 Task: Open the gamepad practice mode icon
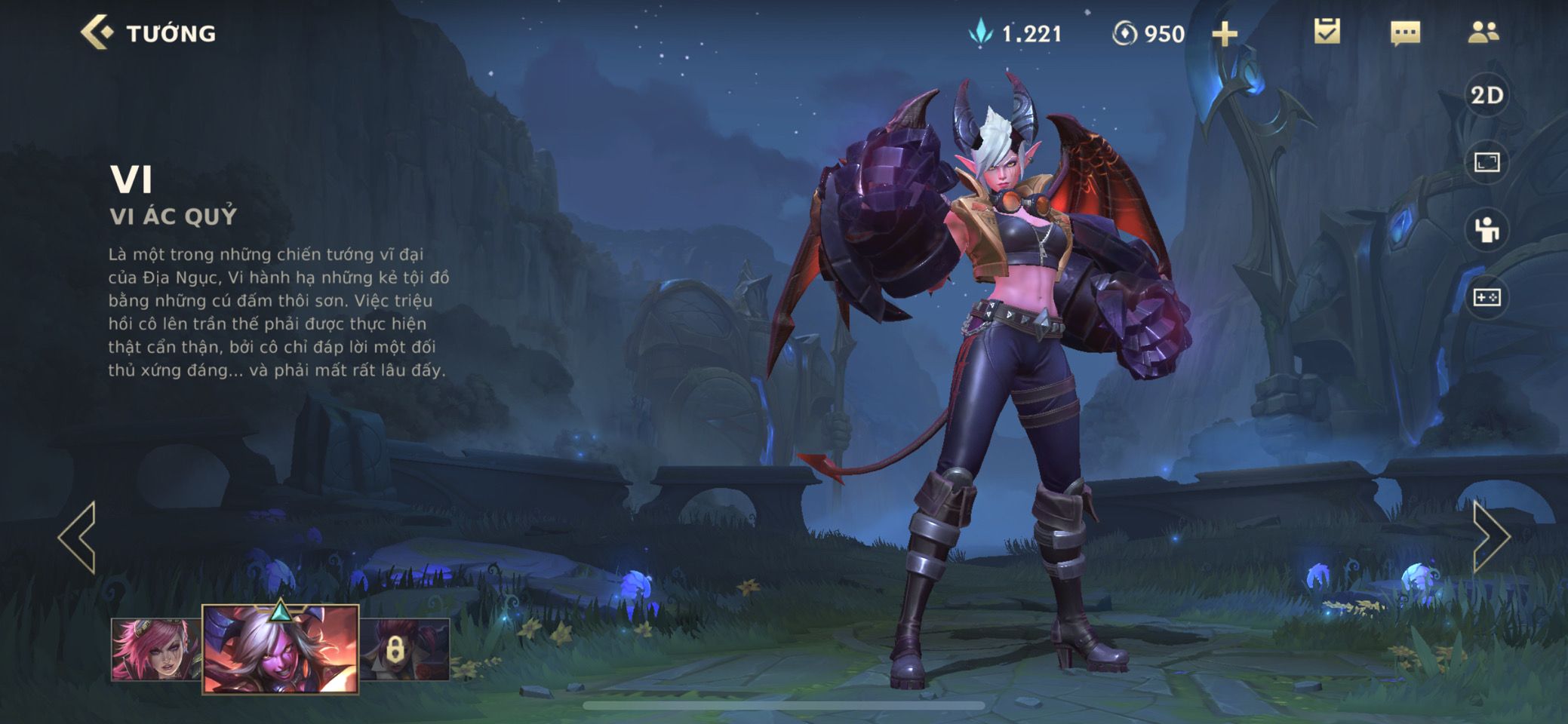[1487, 298]
